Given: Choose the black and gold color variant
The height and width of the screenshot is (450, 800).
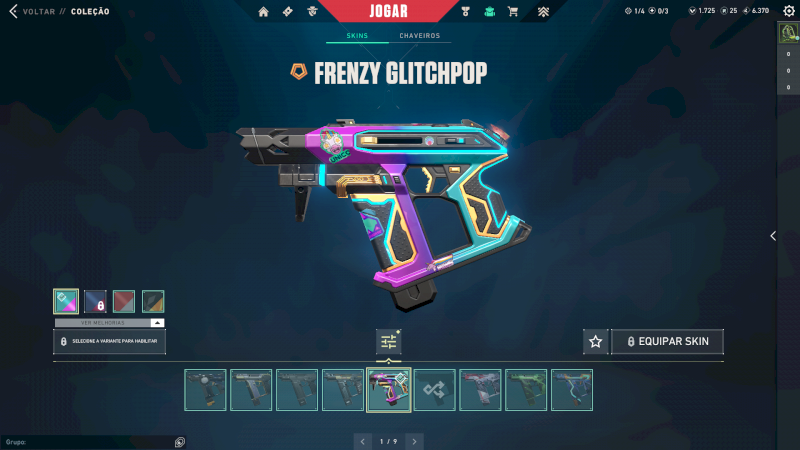Looking at the screenshot, I should (x=153, y=301).
